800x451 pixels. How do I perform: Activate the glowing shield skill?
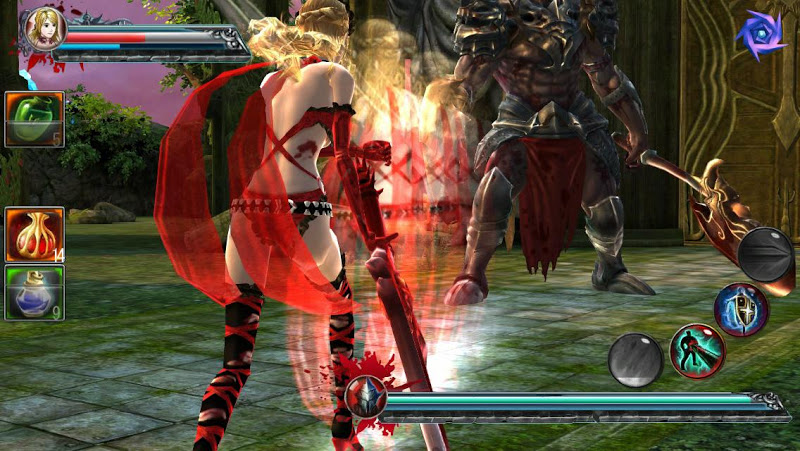point(741,310)
